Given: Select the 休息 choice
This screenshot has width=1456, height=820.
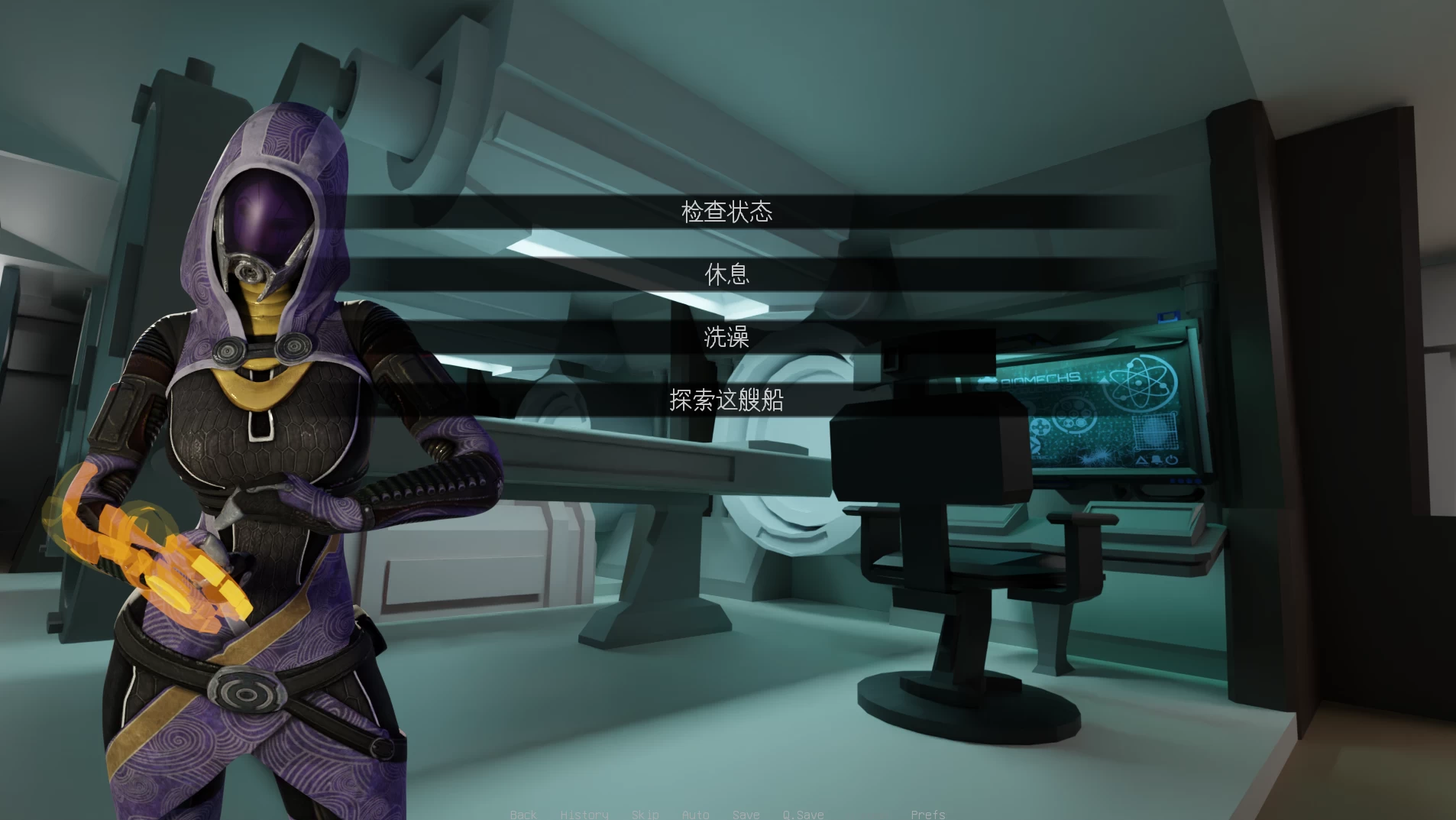Looking at the screenshot, I should coord(726,274).
